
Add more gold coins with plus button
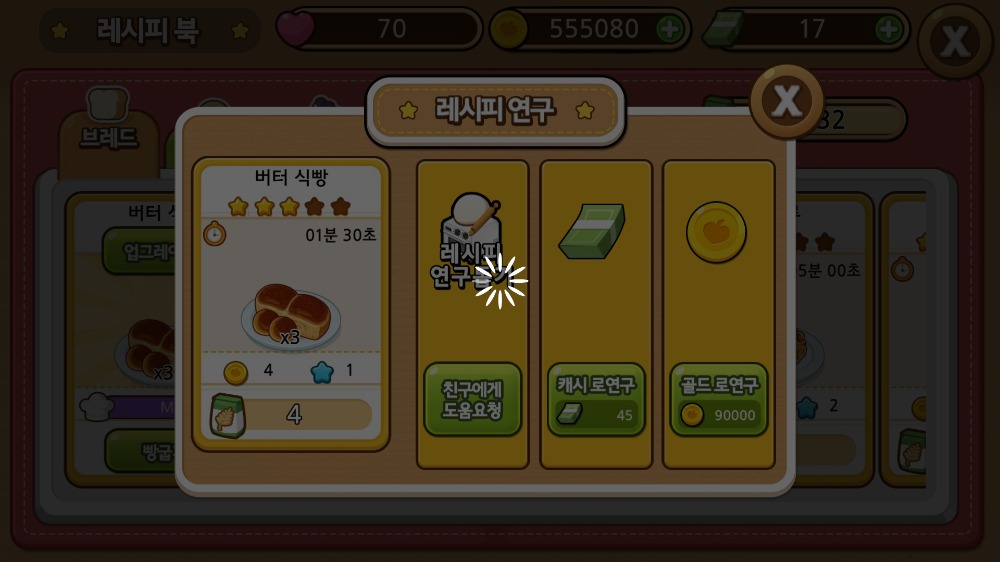pyautogui.click(x=669, y=30)
